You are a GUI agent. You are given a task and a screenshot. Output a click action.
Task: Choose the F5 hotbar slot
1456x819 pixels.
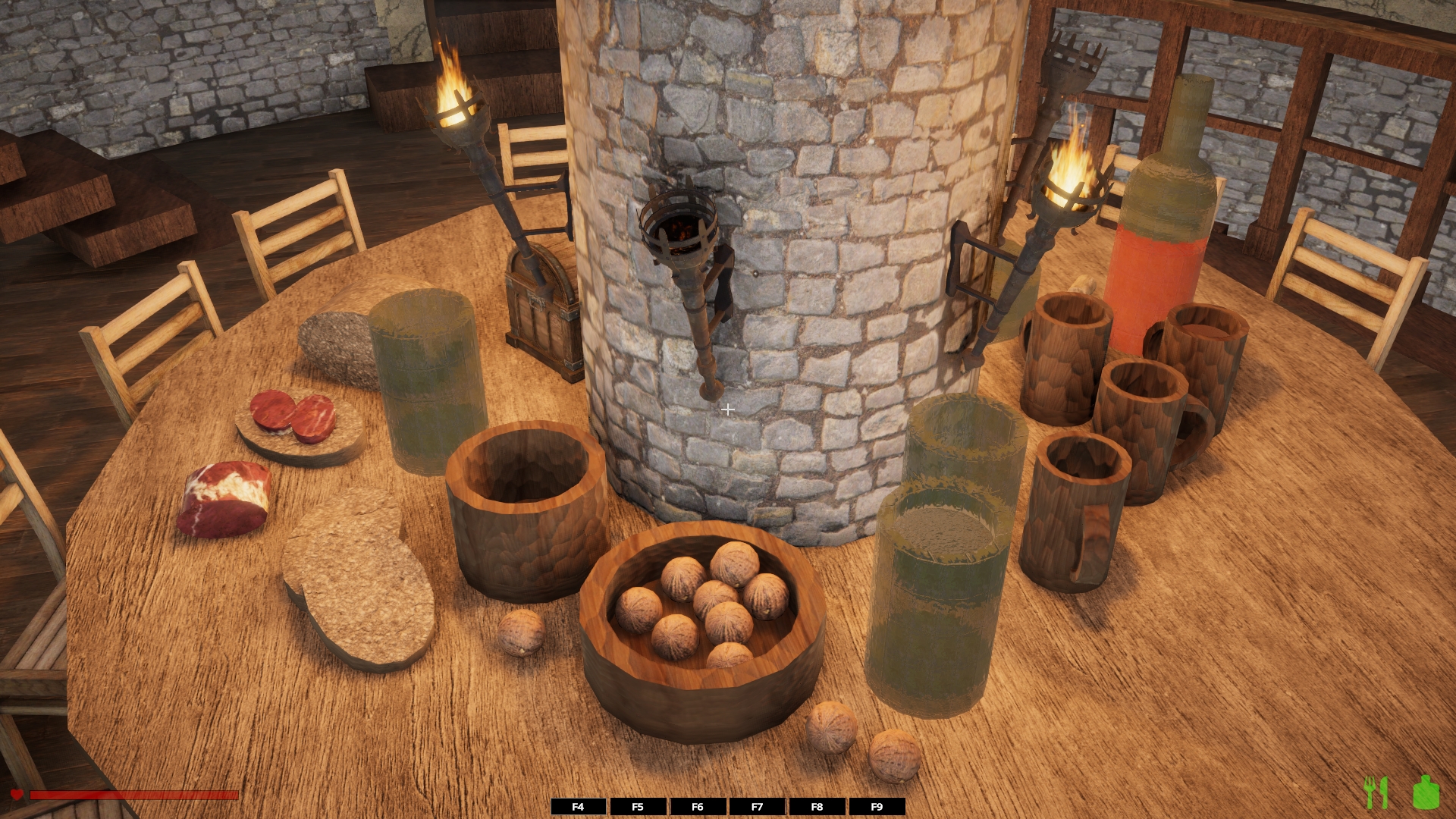tap(638, 807)
